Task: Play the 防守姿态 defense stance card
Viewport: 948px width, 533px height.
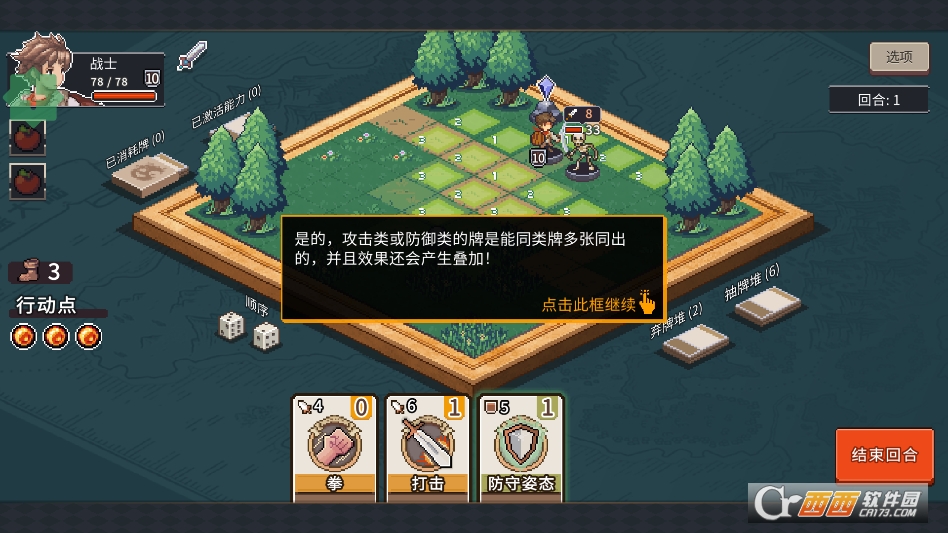Action: [521, 448]
